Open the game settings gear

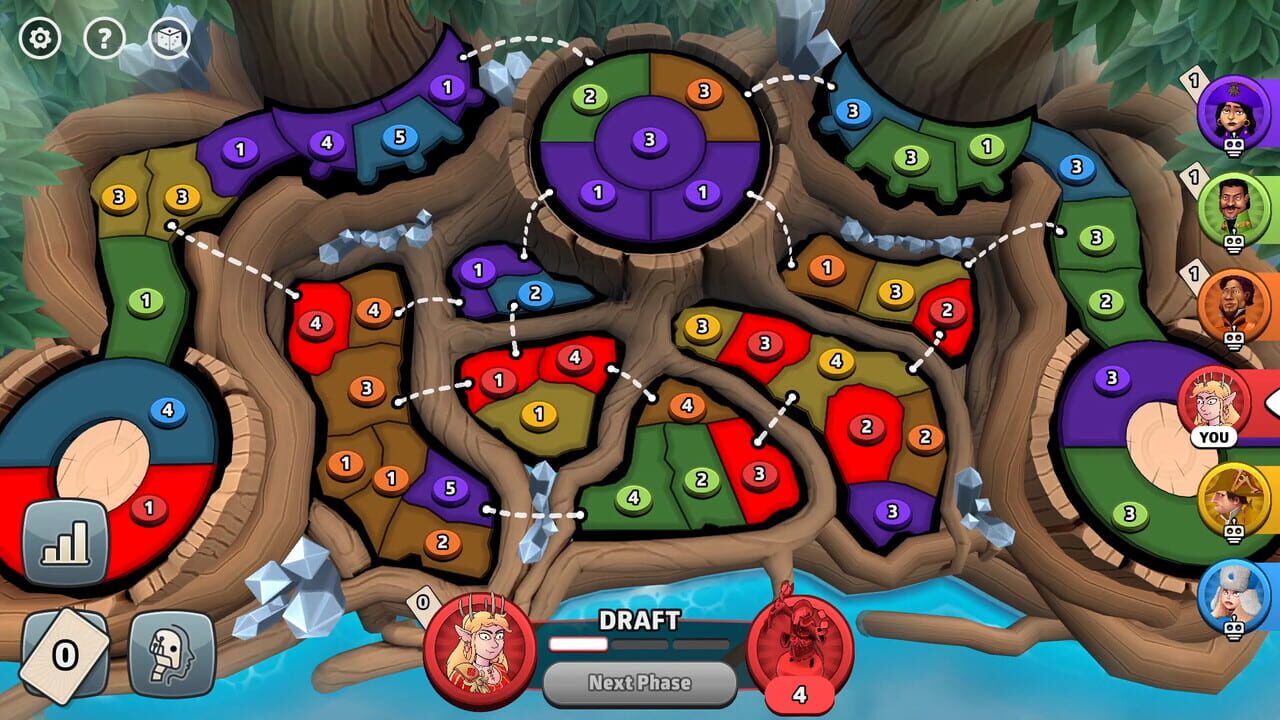point(39,38)
